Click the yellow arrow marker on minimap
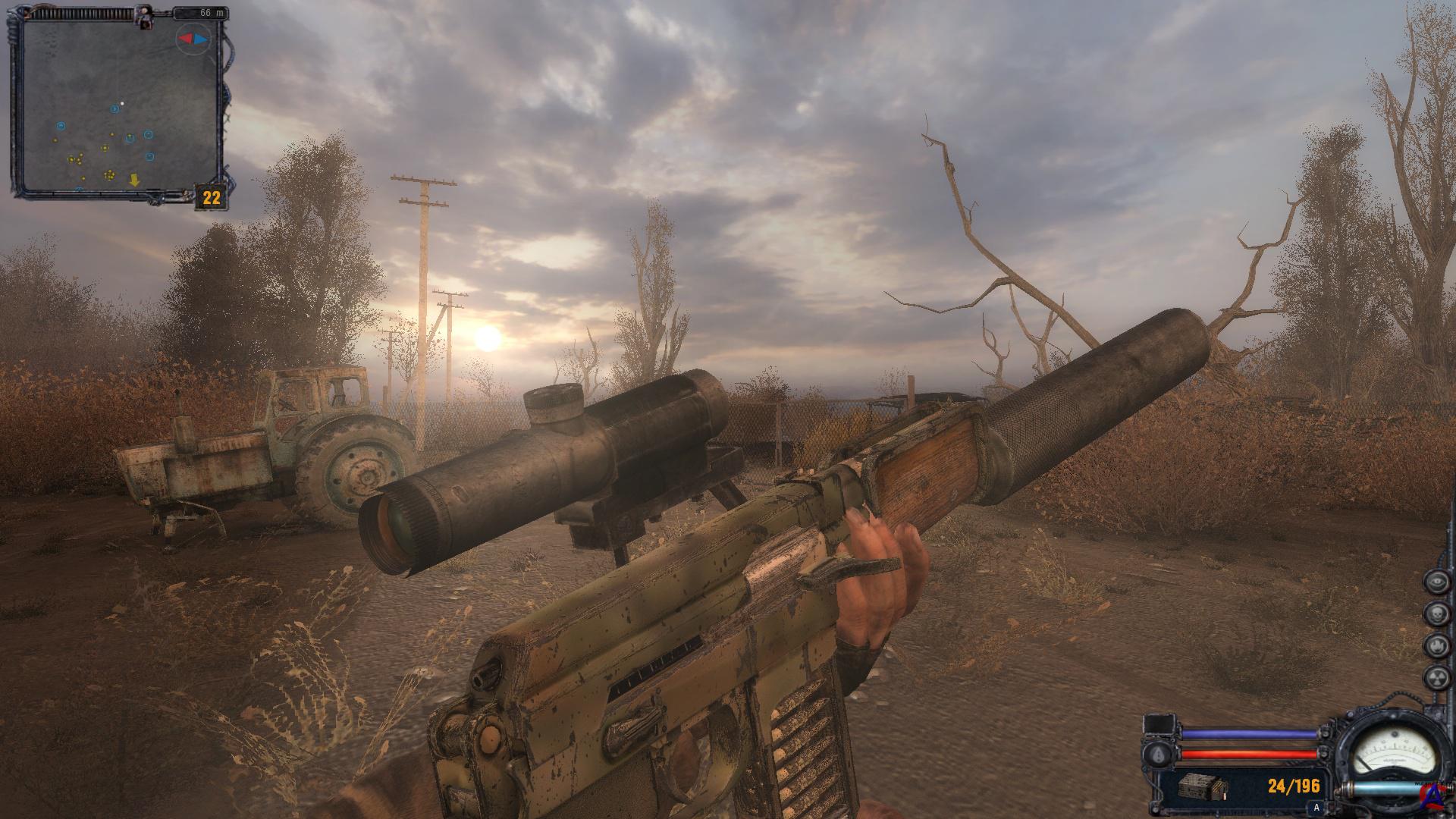The image size is (1456, 819). [134, 180]
